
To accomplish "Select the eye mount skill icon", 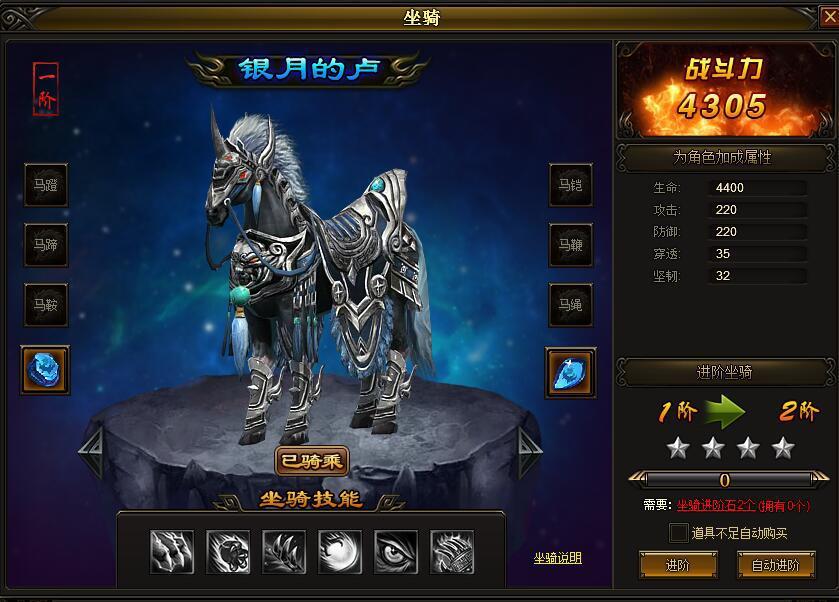I will click(396, 551).
